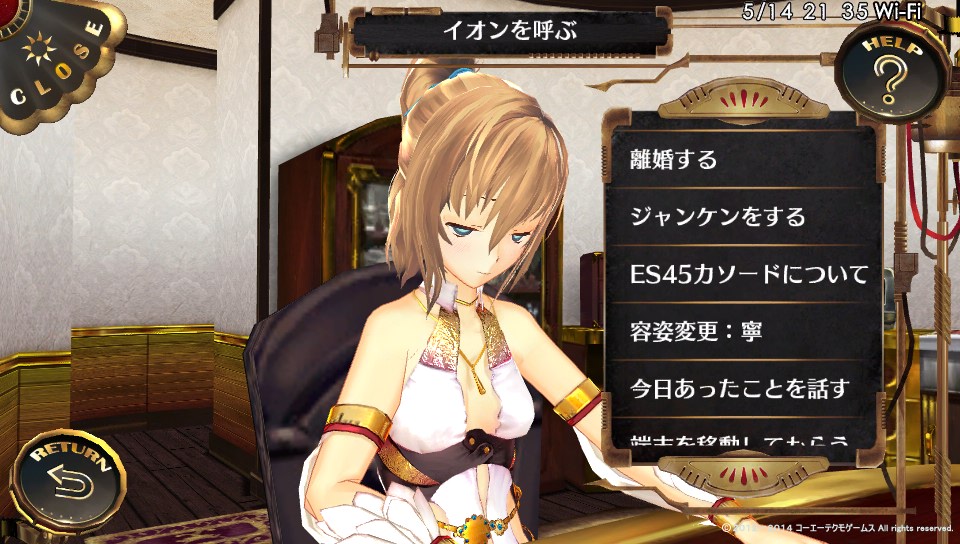Click the menu's bottom scroll-down ornament
The image size is (960, 544).
[743, 469]
